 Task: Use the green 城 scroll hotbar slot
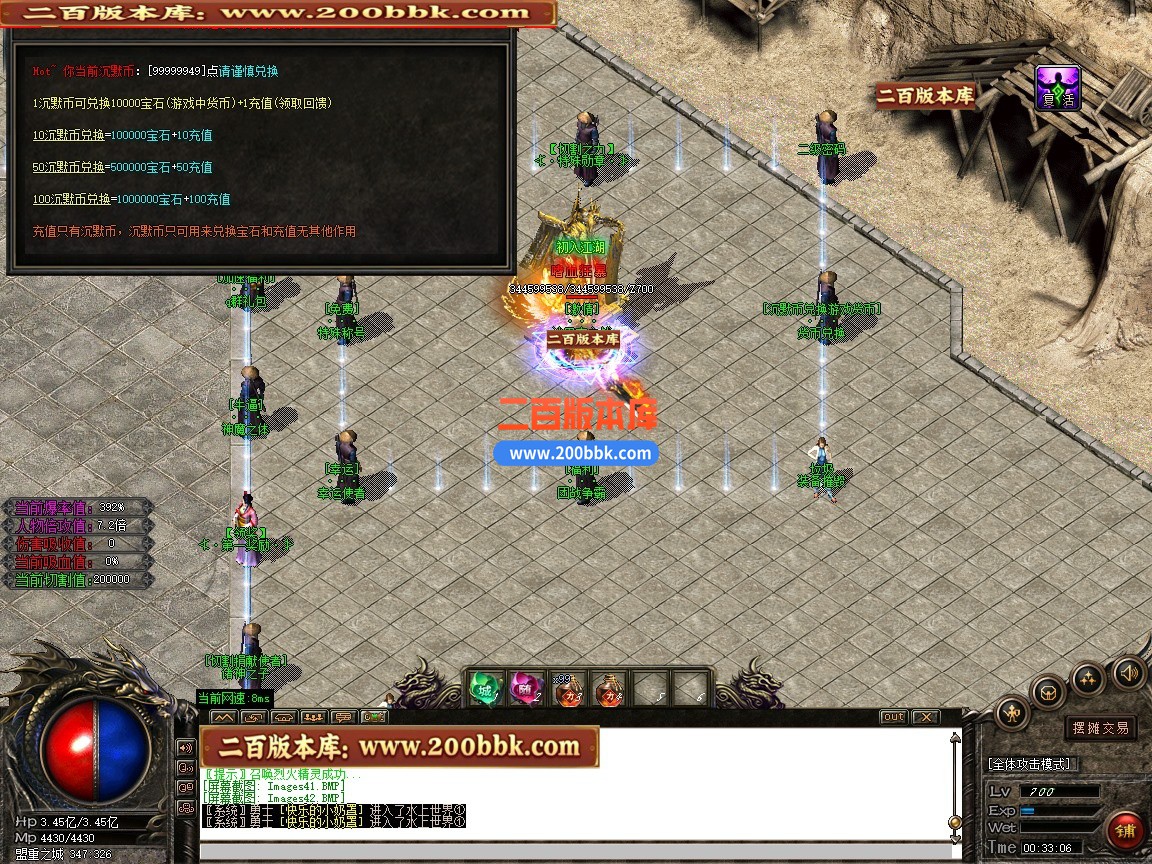(x=485, y=688)
